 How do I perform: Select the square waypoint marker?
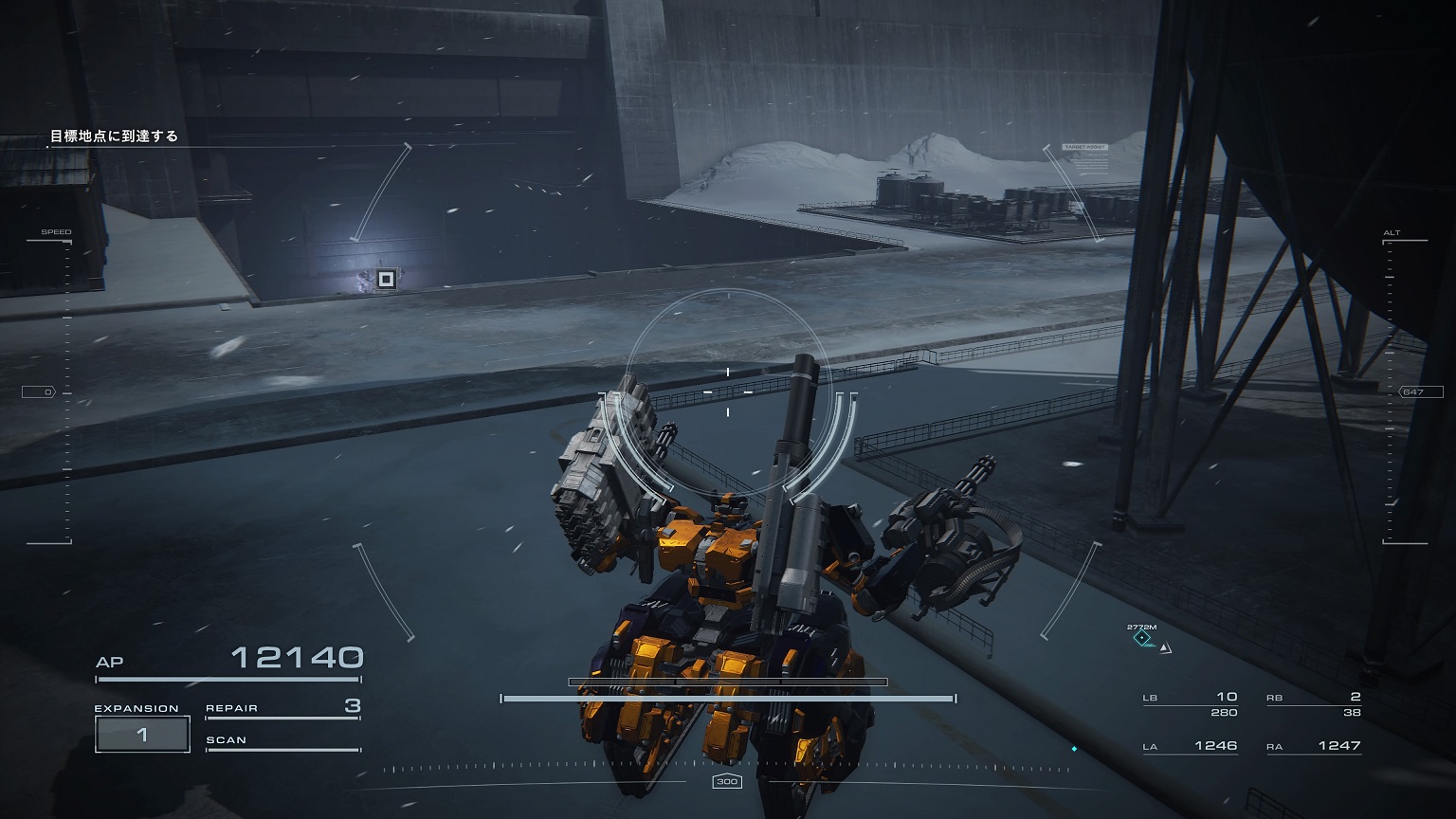tap(386, 279)
